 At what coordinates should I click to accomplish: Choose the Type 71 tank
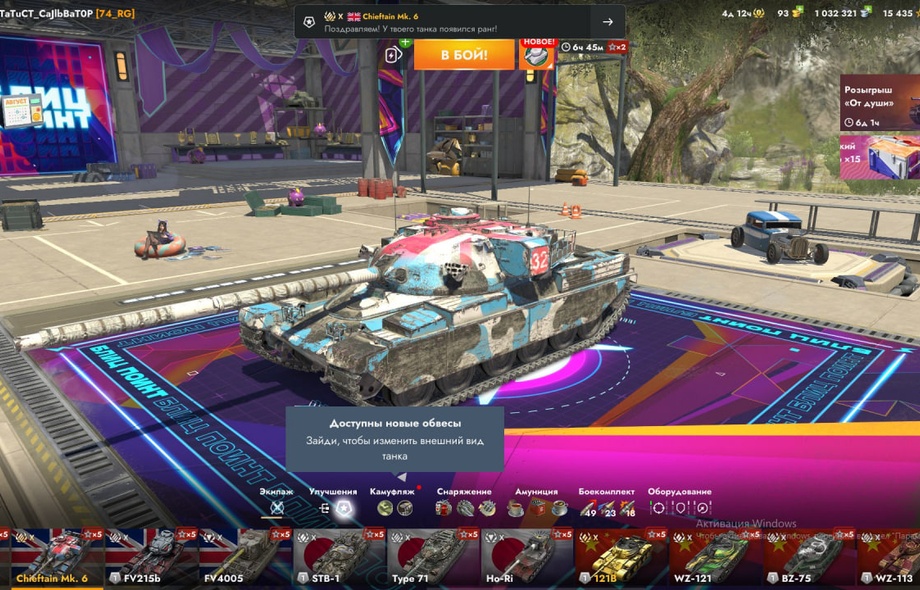tap(431, 558)
